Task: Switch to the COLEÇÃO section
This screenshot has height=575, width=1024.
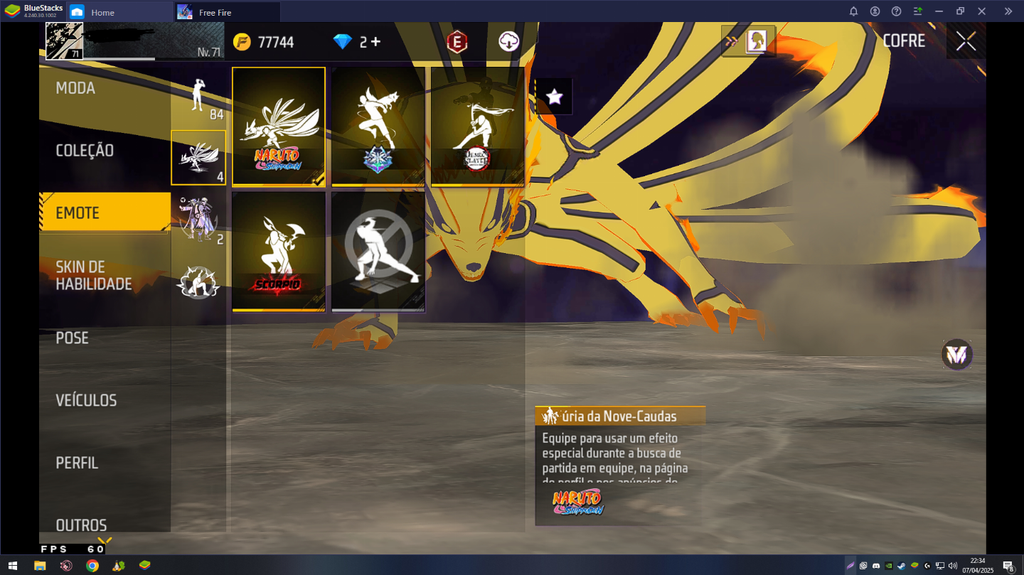Action: (84, 150)
